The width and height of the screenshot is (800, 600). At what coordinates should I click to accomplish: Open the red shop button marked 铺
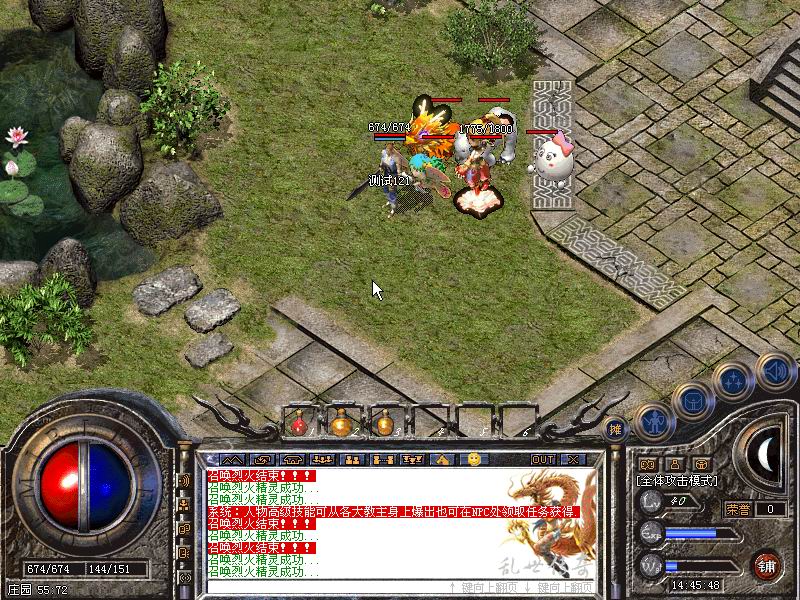(x=767, y=565)
